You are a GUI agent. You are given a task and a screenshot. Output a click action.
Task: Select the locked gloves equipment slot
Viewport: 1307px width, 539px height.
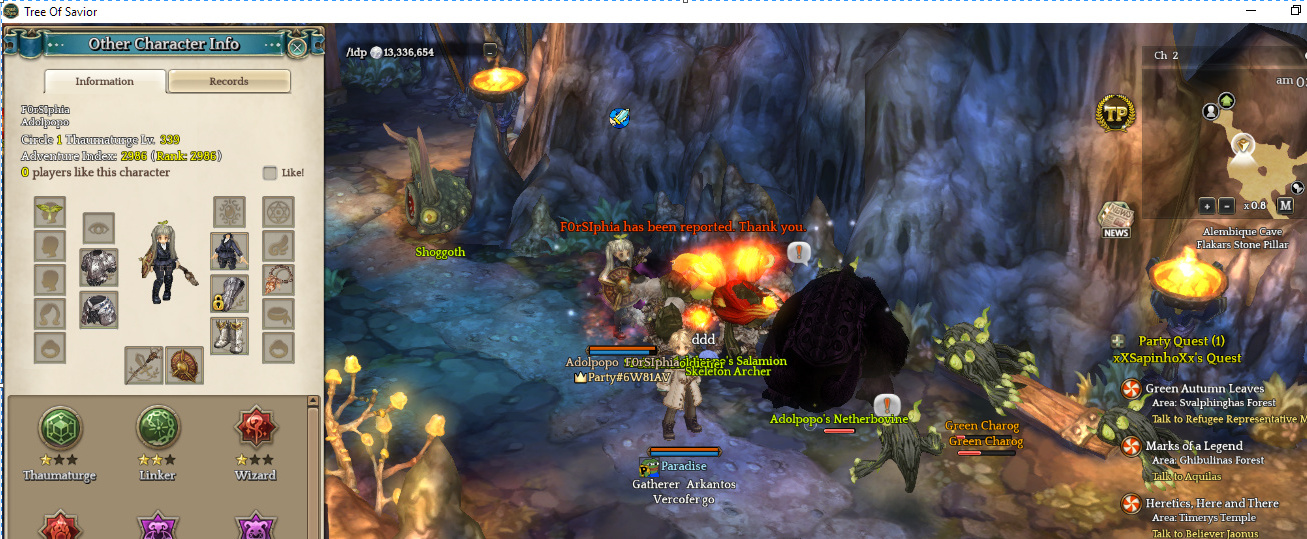229,293
